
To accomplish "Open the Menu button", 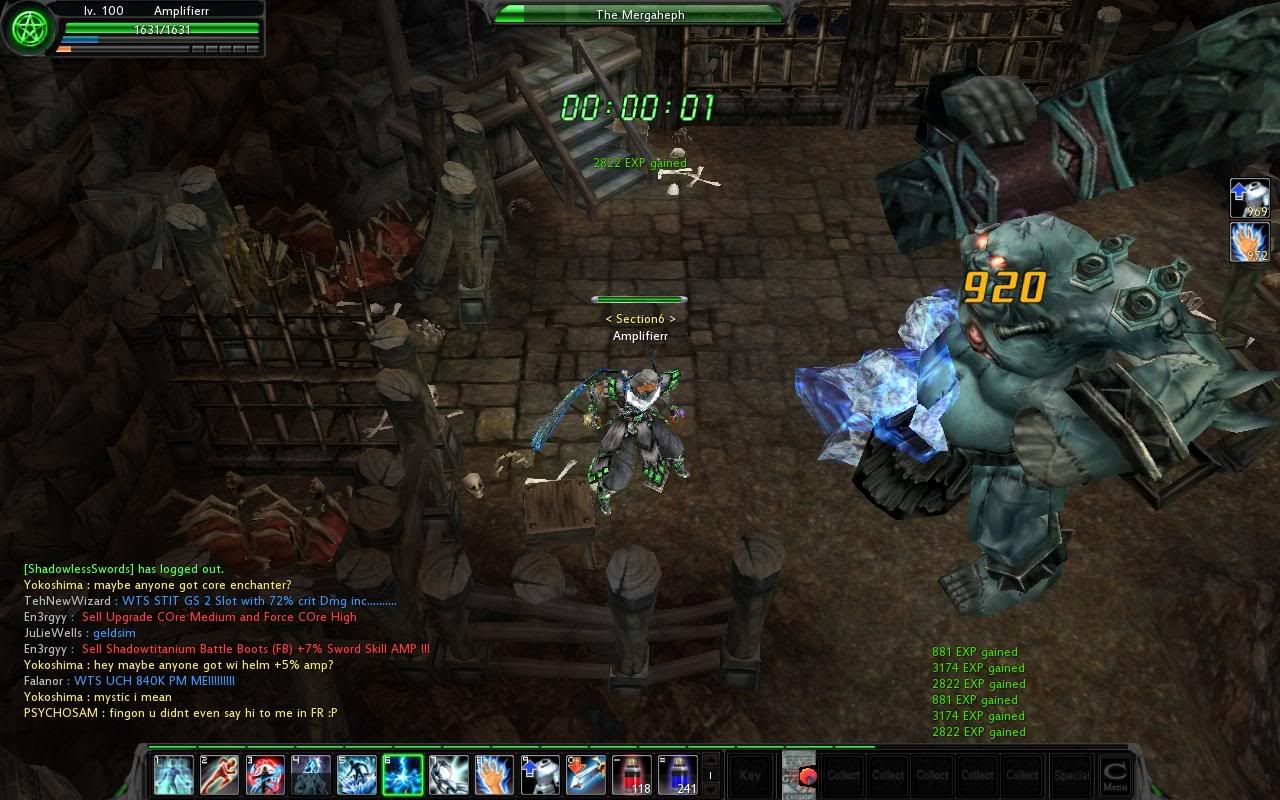I will [1114, 774].
